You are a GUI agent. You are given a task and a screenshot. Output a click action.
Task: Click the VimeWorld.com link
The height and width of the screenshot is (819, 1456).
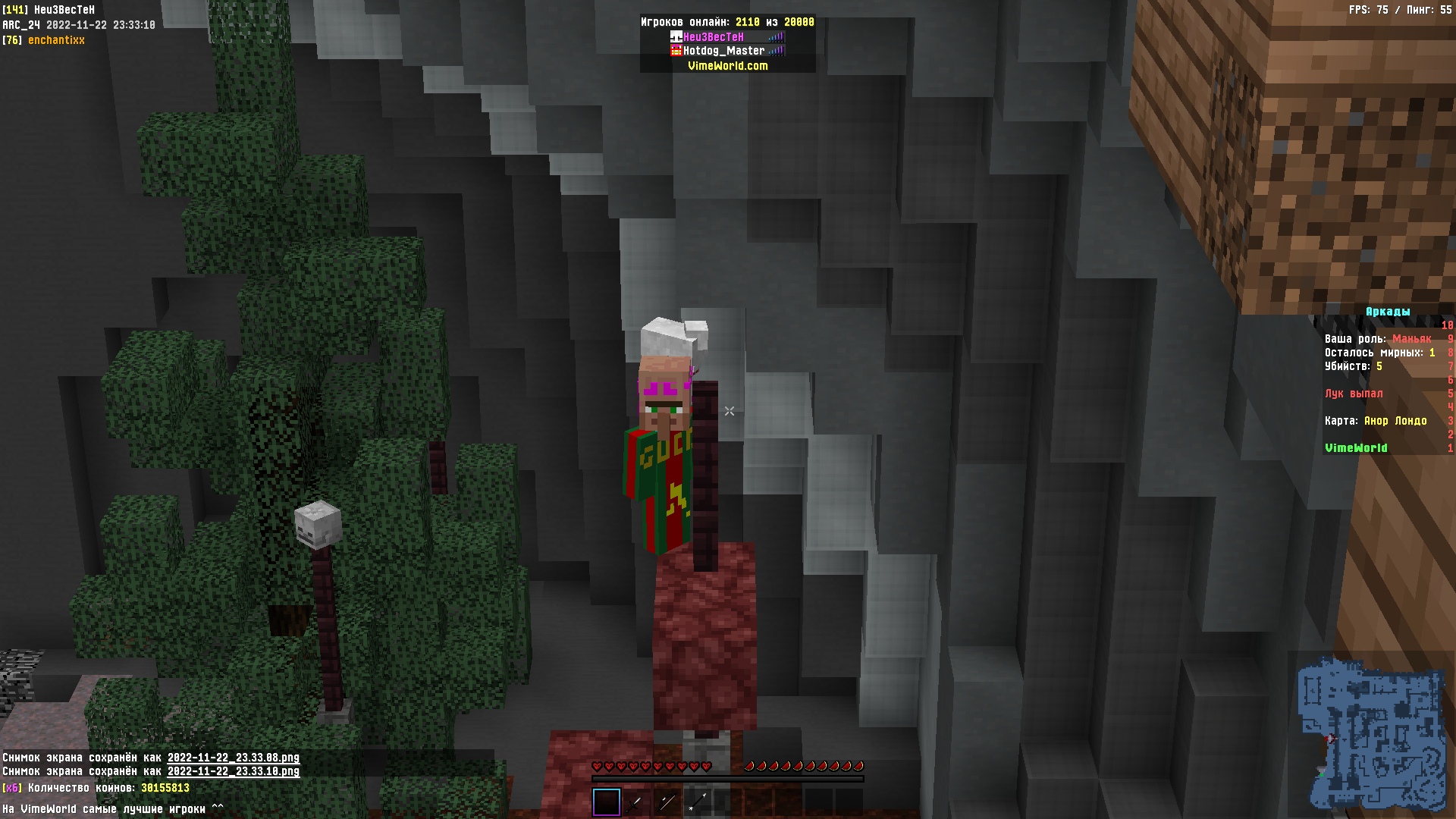(726, 66)
